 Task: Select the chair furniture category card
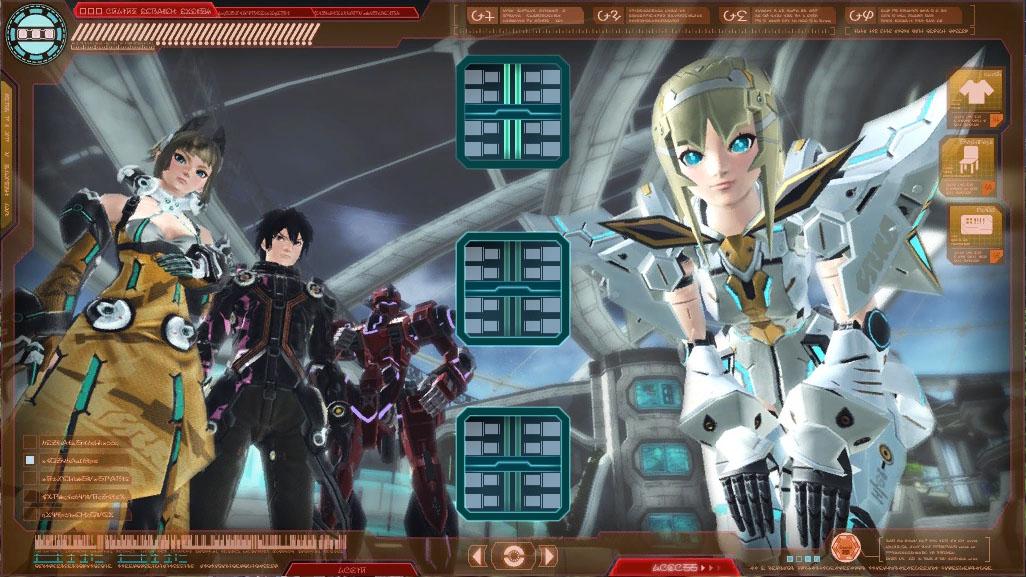970,165
